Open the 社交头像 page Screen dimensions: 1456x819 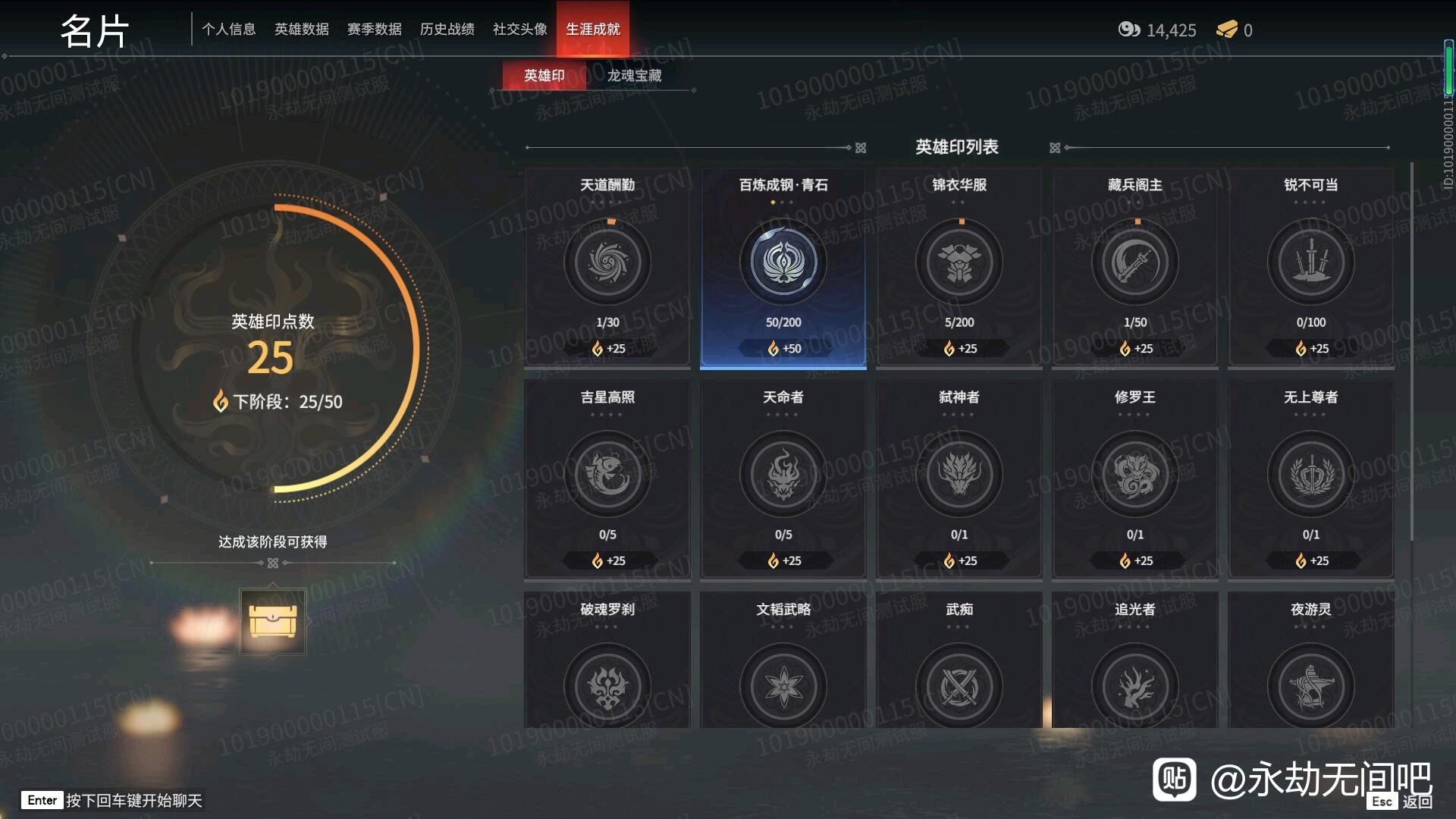518,28
